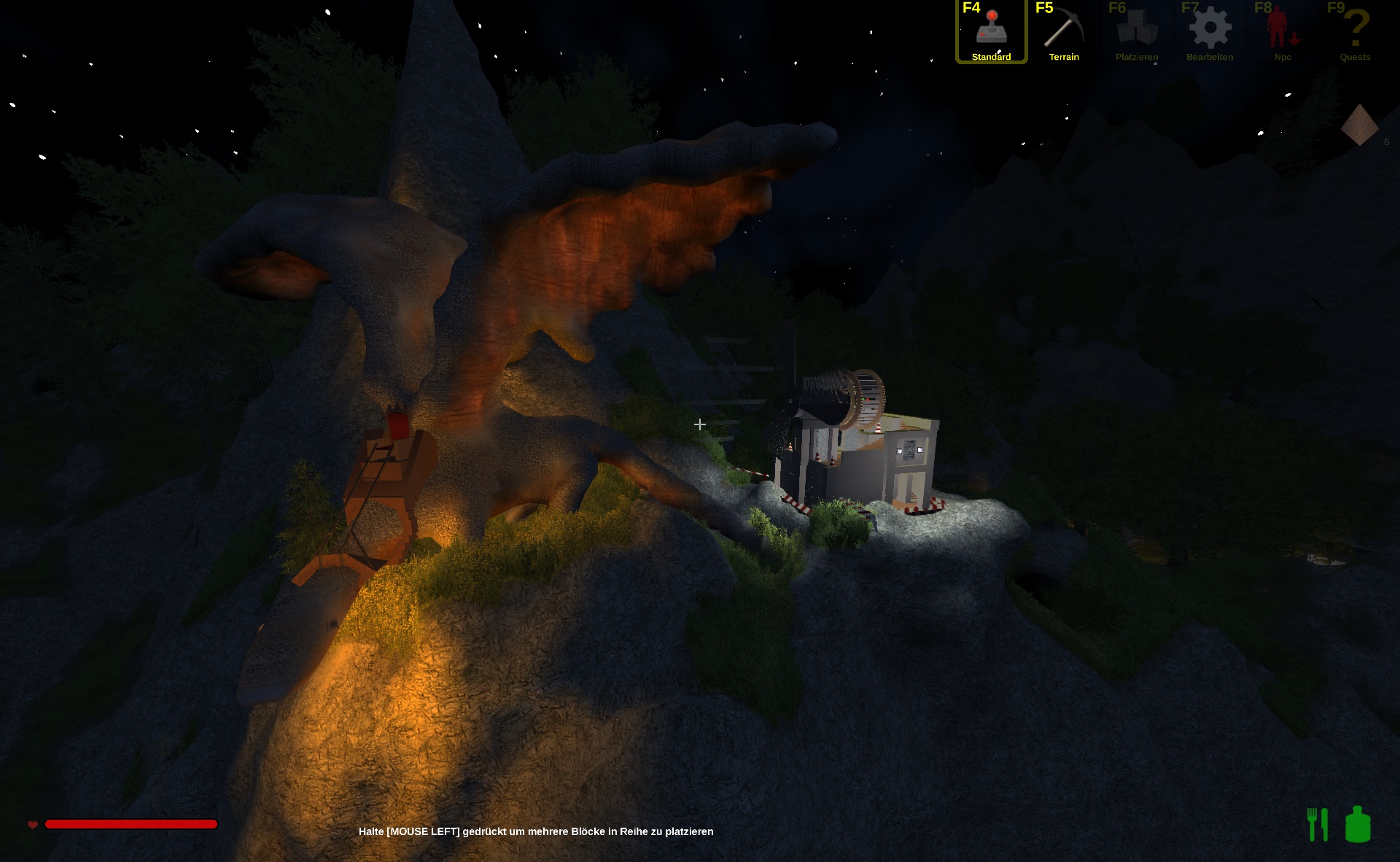Screen dimensions: 1400x862
Task: Switch to the Terrain pickaxe tool
Action: pos(1064,31)
